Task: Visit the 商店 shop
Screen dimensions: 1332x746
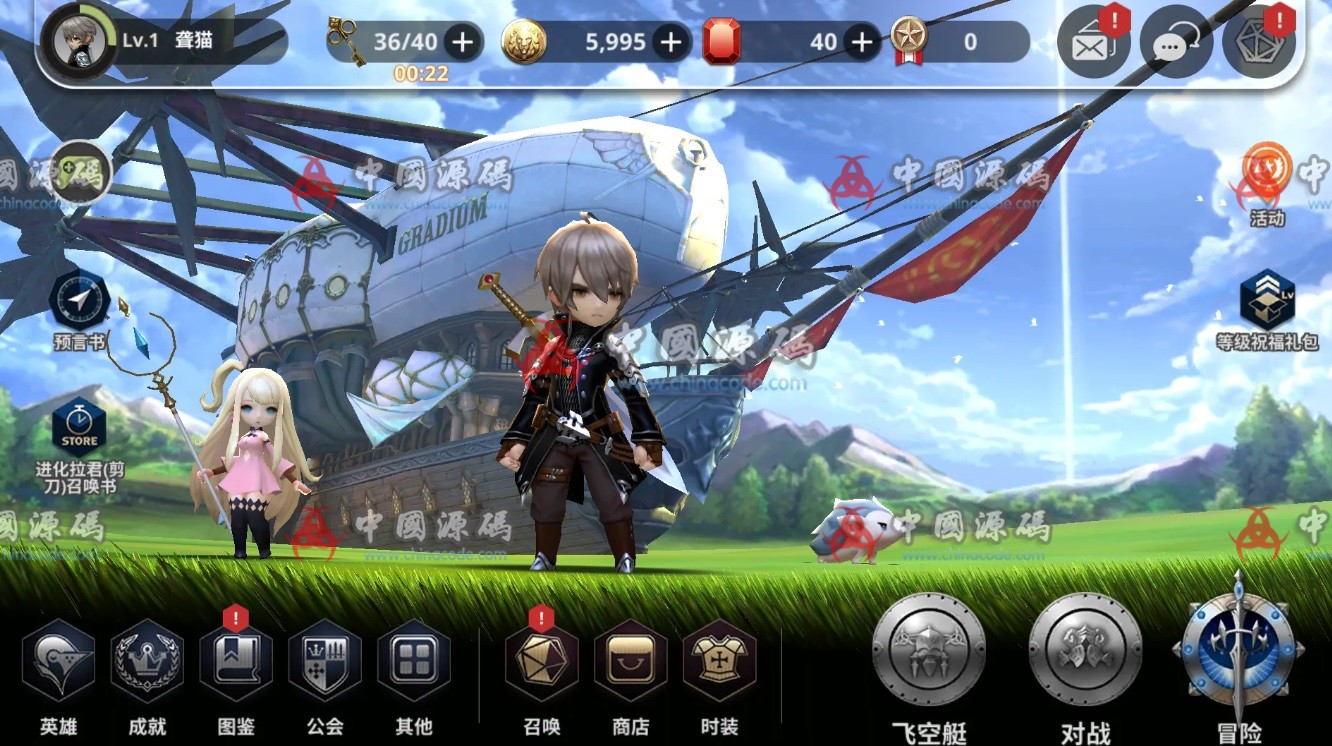Action: 630,661
